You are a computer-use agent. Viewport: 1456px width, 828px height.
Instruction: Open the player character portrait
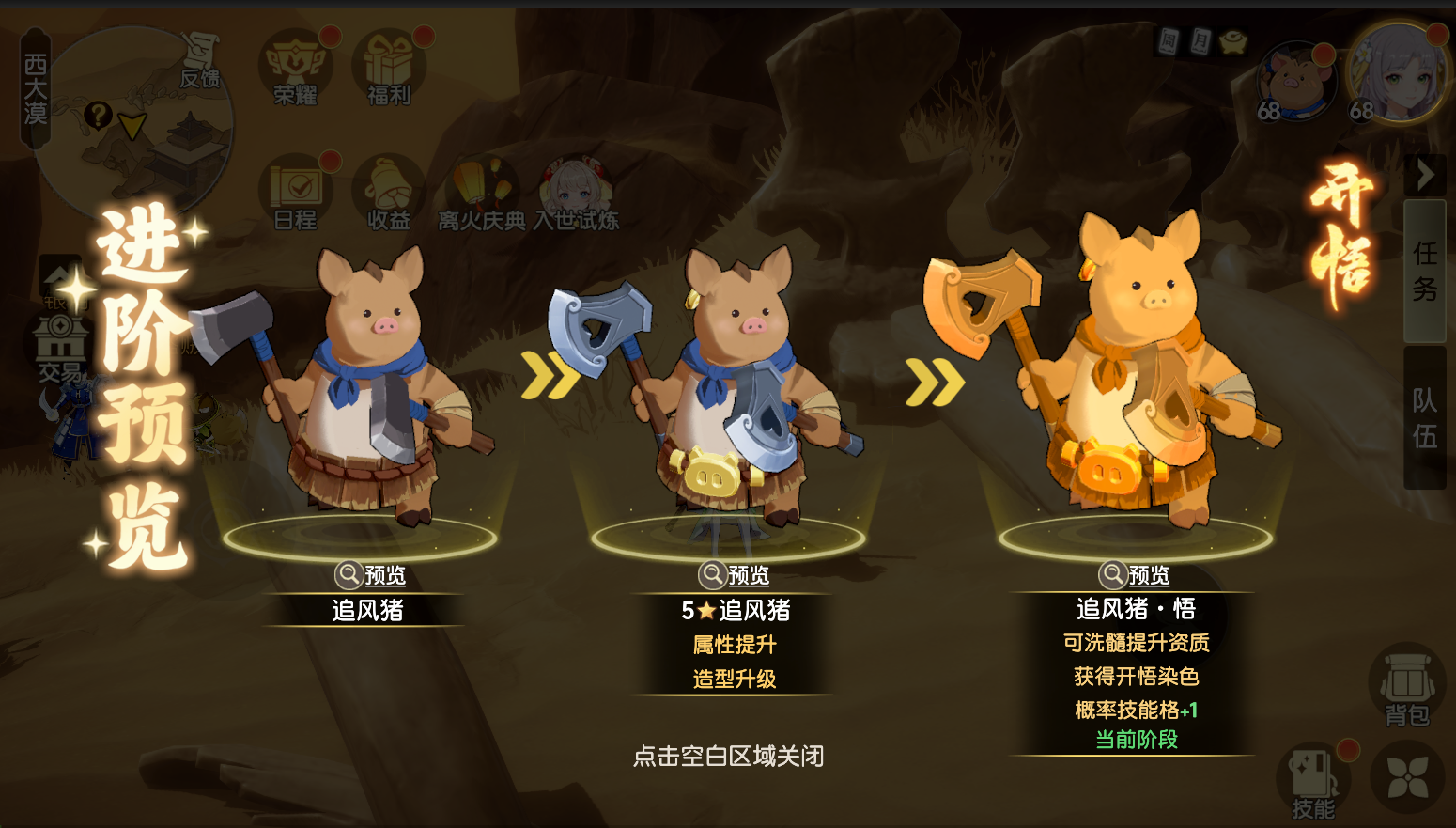point(1397,75)
